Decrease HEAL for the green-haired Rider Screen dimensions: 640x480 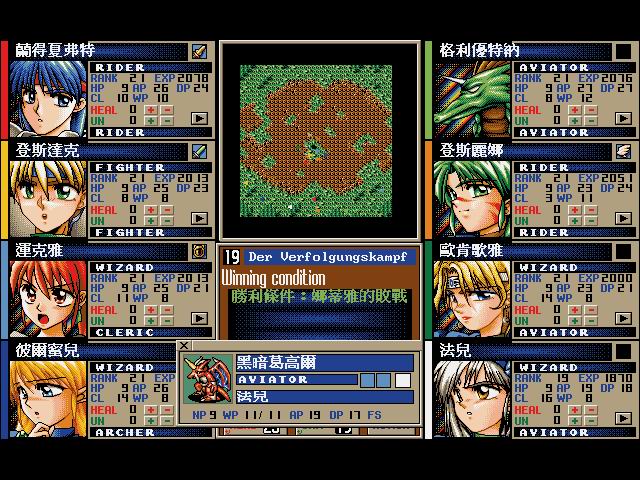(590, 210)
